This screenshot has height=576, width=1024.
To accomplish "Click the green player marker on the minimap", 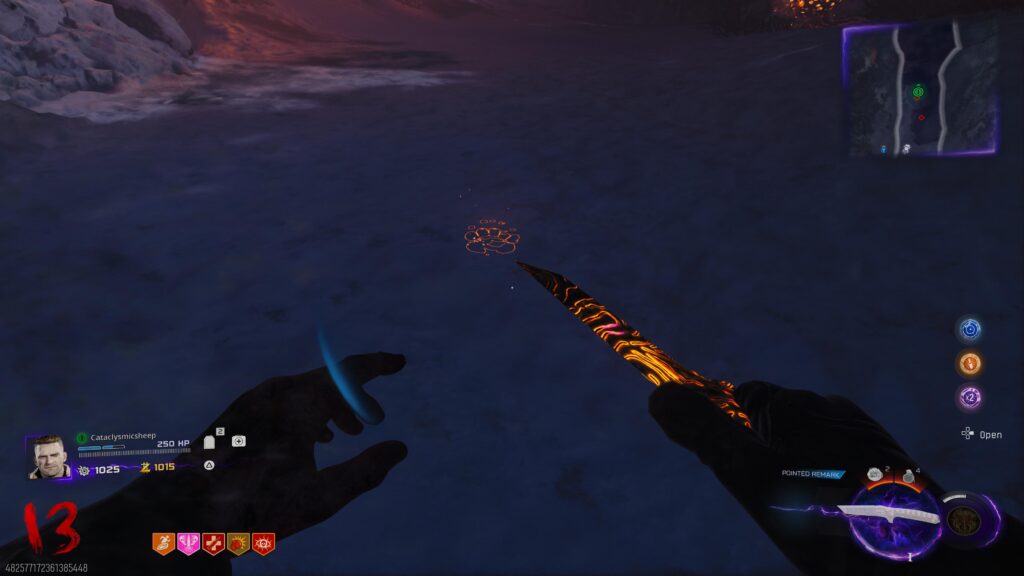I will [x=918, y=93].
